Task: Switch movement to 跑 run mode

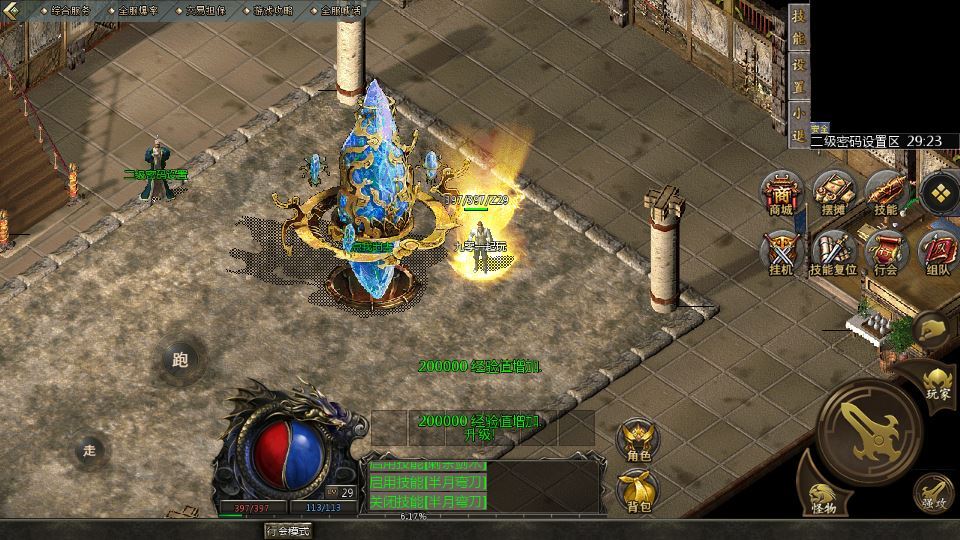Action: [180, 360]
